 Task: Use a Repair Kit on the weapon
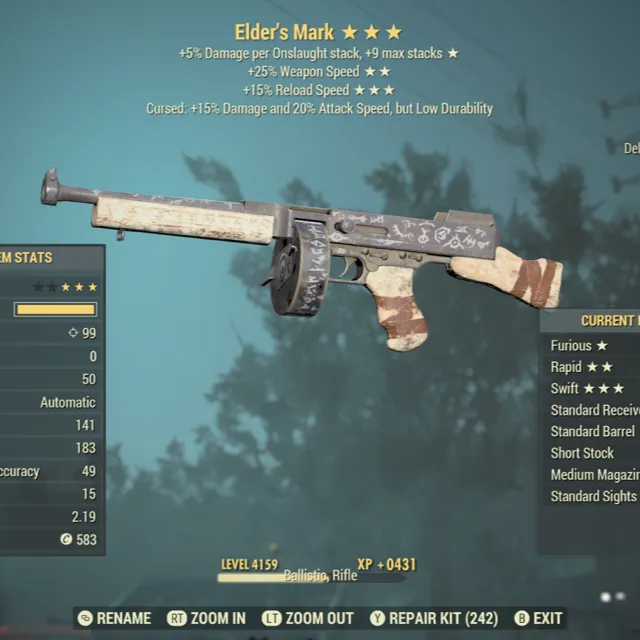pyautogui.click(x=434, y=619)
